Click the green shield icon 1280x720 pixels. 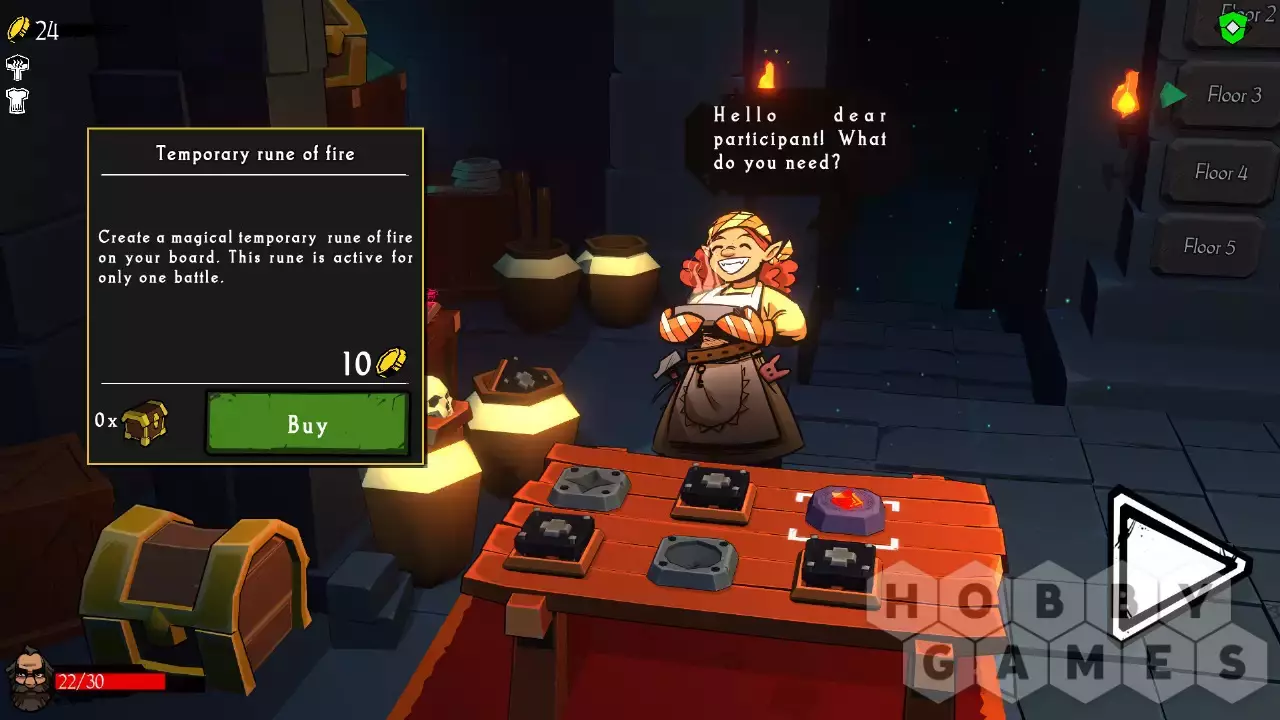1233,27
